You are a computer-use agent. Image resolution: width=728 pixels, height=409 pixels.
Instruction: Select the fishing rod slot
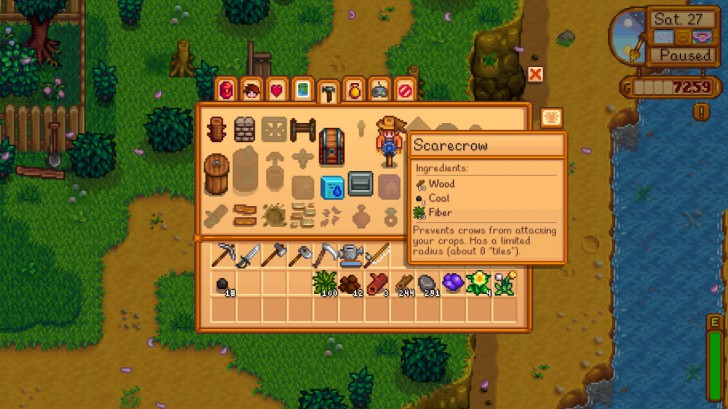pos(375,256)
